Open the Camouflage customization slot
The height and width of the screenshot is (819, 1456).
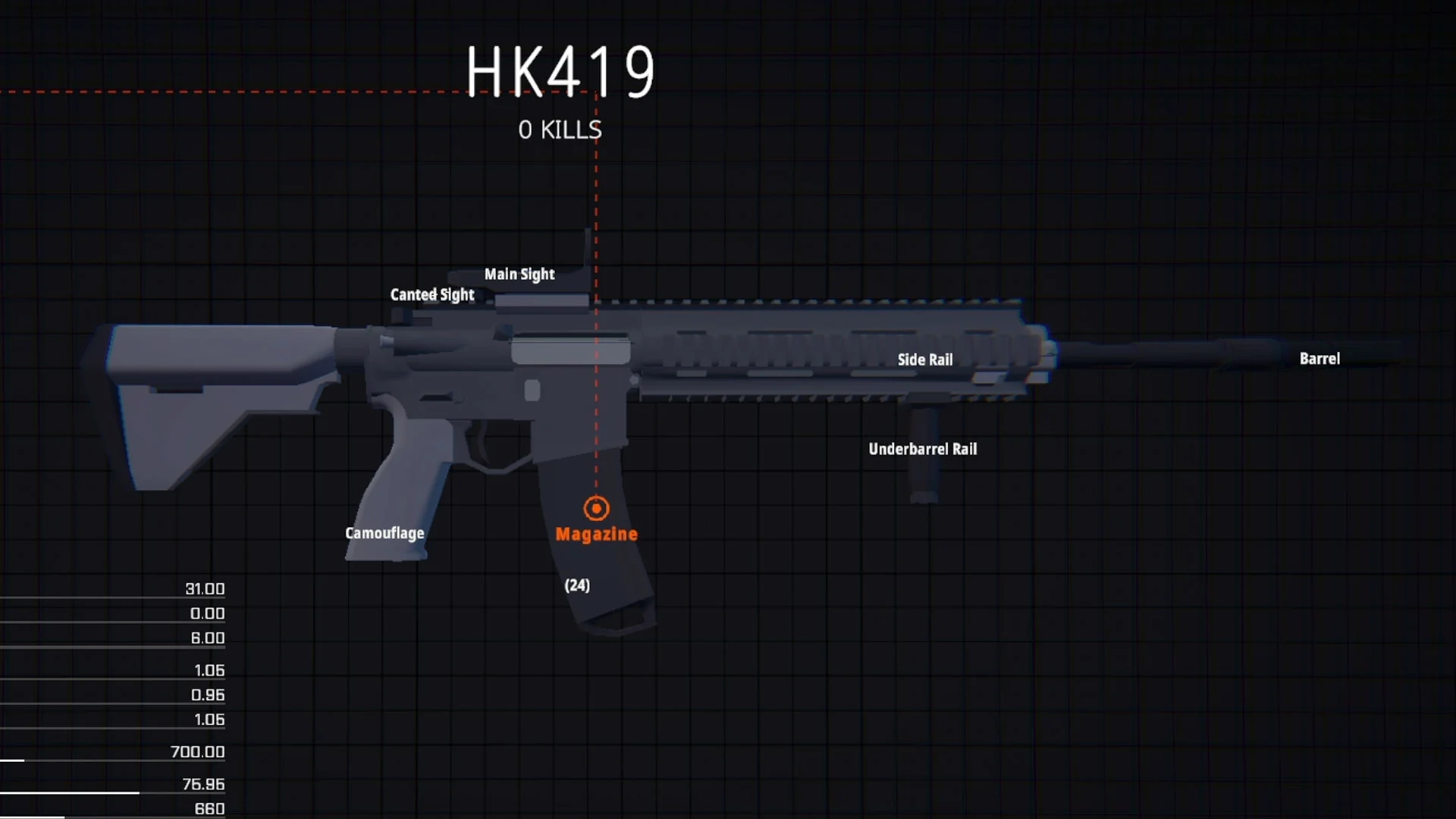[384, 532]
